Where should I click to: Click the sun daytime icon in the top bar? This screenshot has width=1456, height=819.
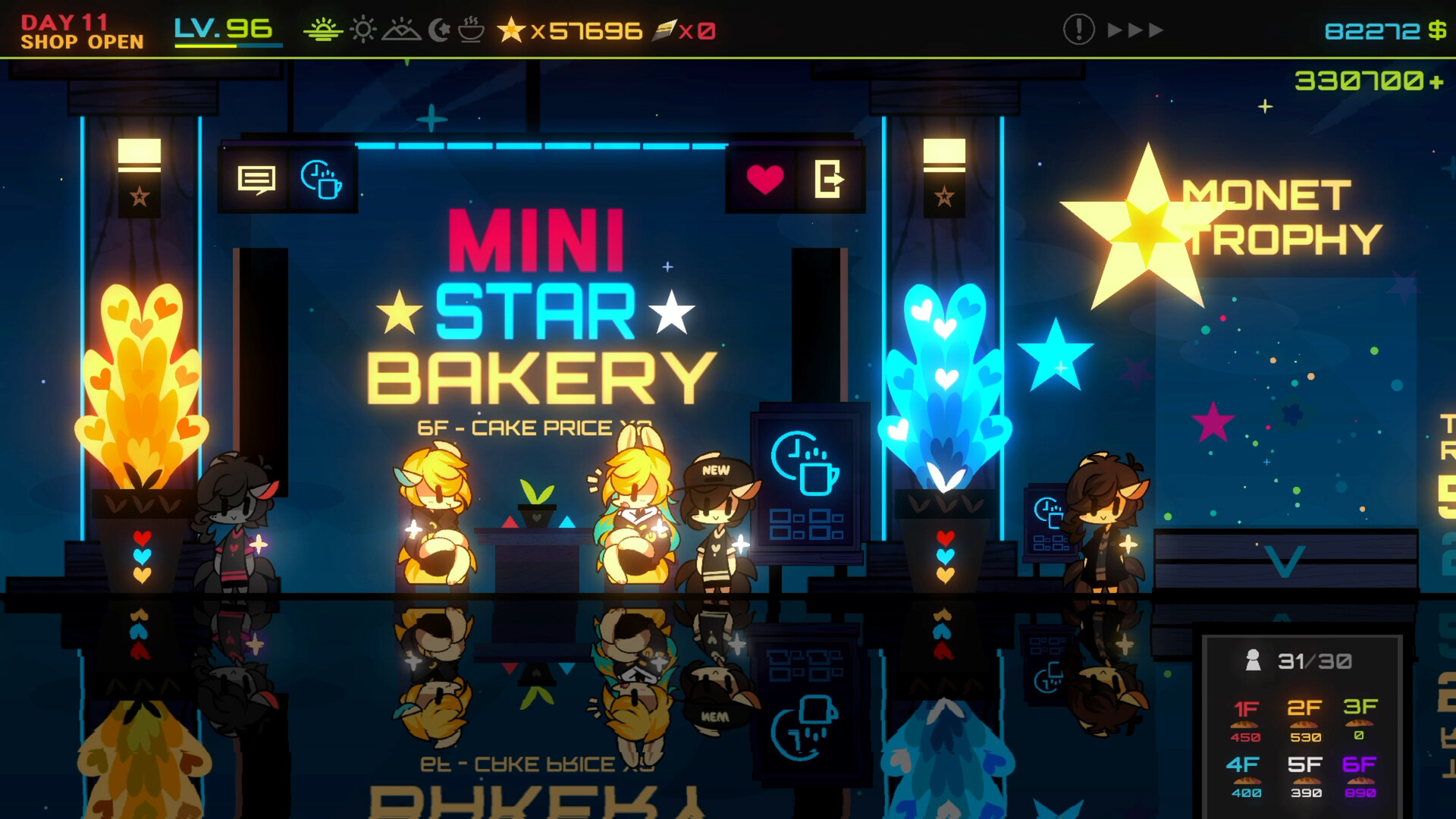(x=363, y=30)
